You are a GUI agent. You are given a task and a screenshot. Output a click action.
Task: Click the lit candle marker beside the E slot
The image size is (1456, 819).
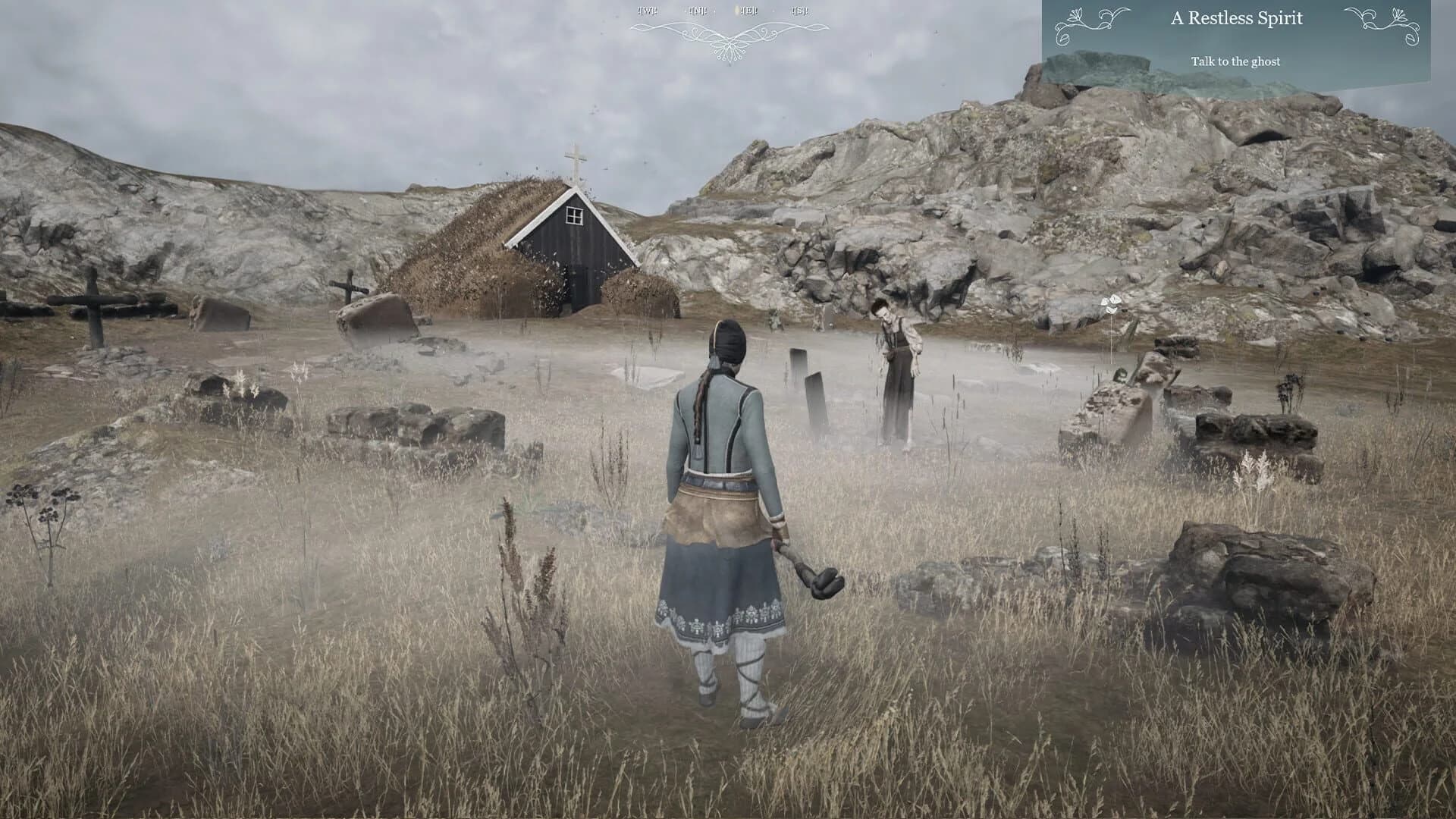click(x=736, y=11)
